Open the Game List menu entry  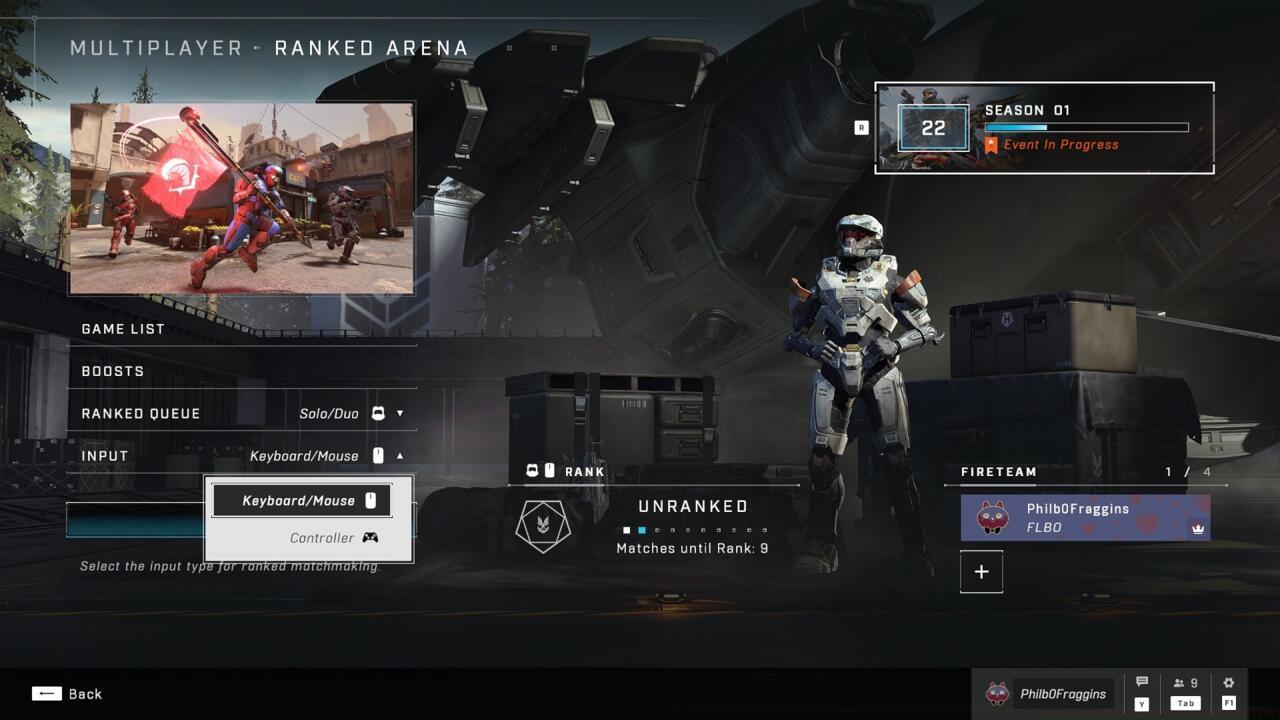(121, 328)
